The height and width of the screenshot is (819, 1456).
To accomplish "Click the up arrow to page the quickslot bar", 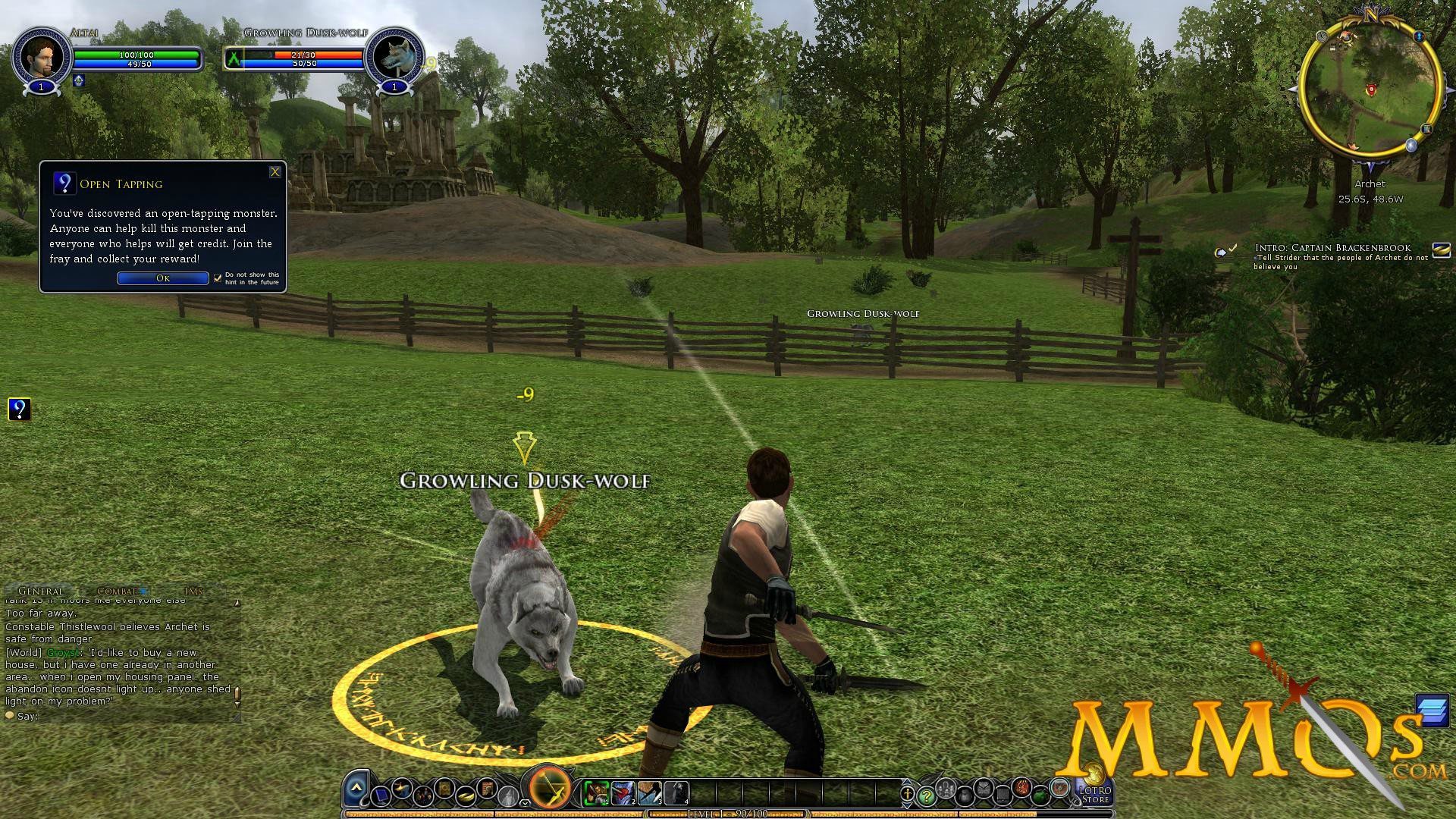I will point(907,783).
